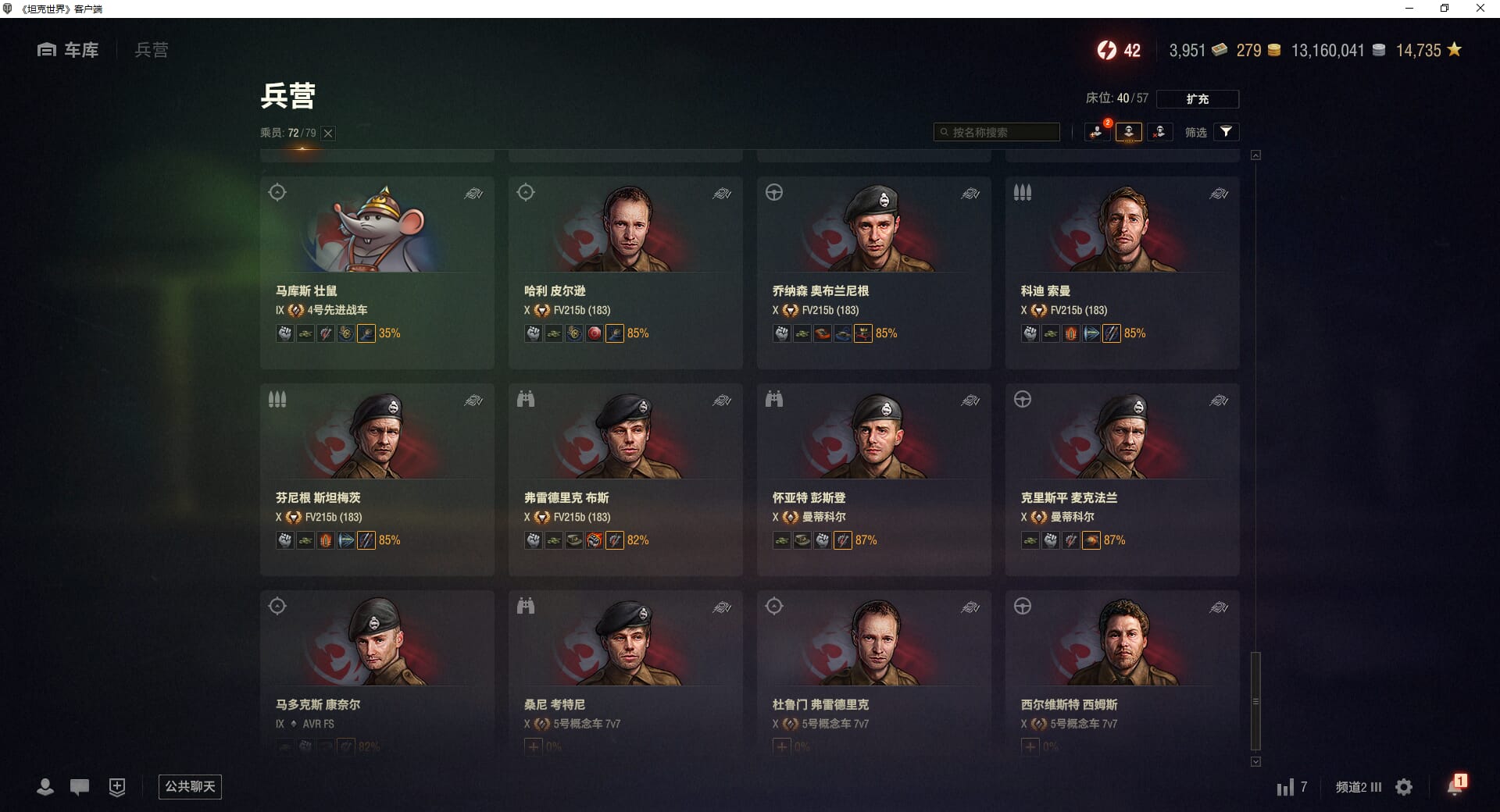Clear the 乘员 72/79 filter with X
This screenshot has width=1500, height=812.
click(329, 134)
